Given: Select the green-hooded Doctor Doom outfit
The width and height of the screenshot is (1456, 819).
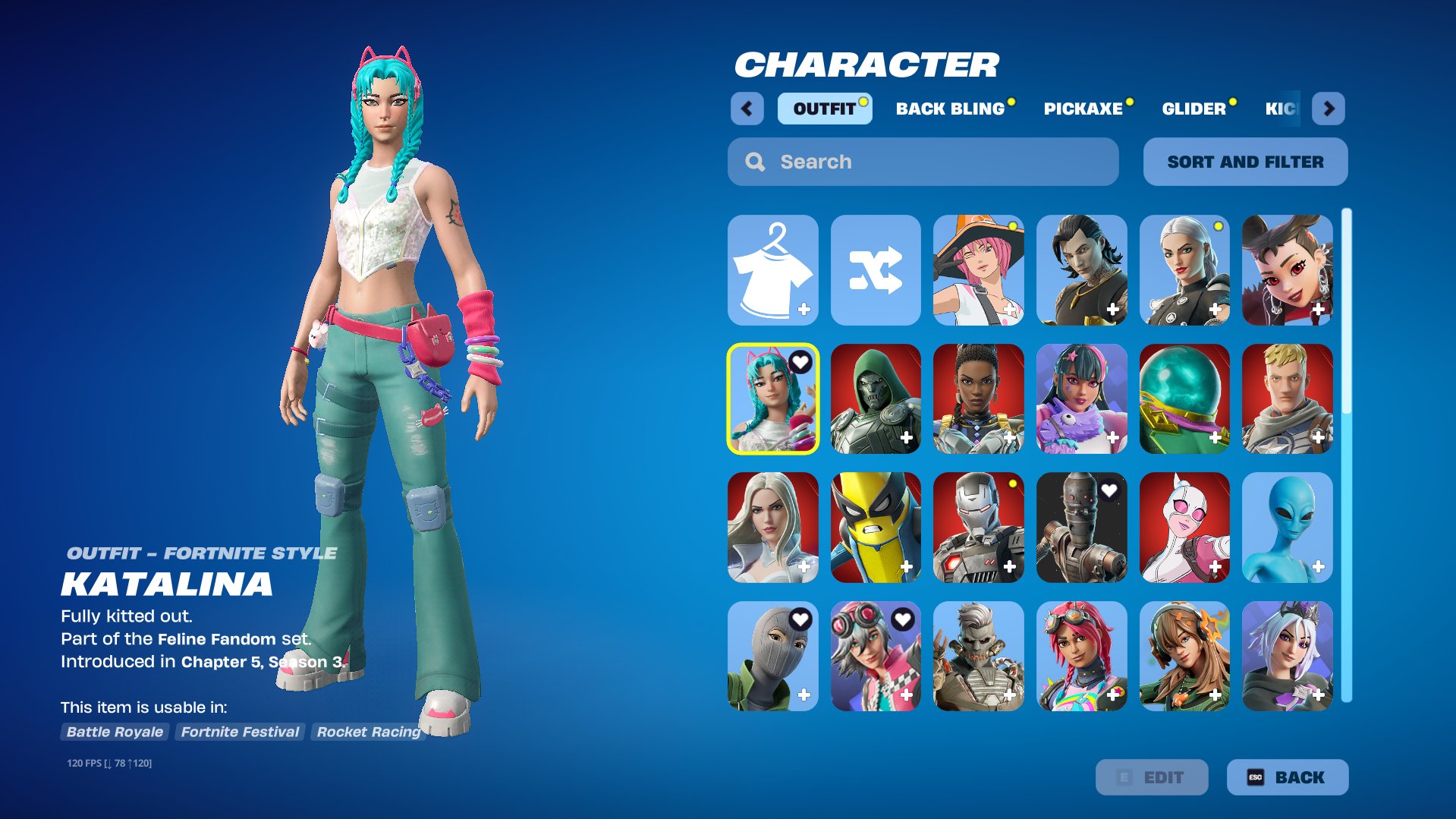Looking at the screenshot, I should [876, 399].
